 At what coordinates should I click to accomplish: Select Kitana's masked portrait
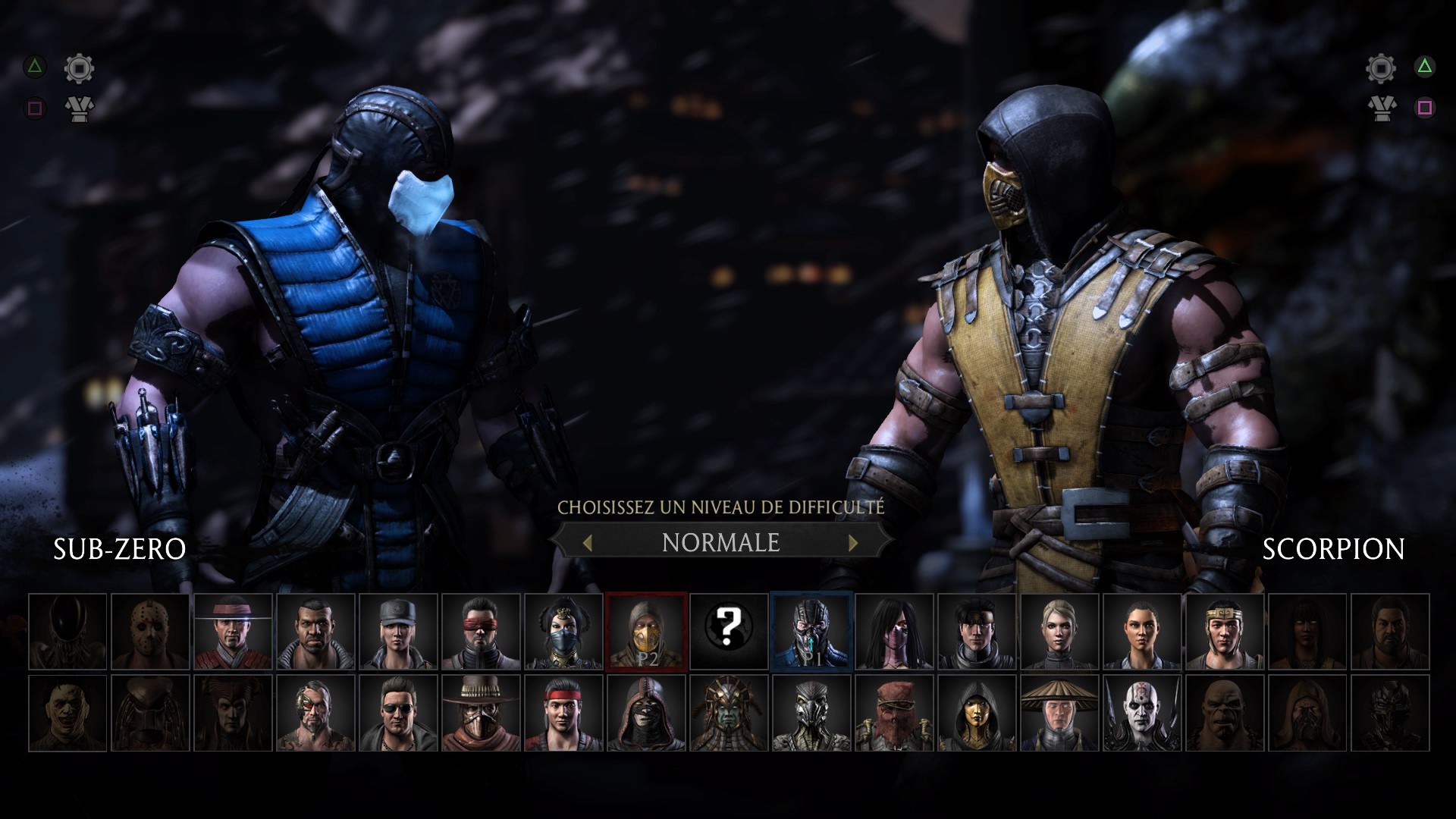pyautogui.click(x=563, y=632)
